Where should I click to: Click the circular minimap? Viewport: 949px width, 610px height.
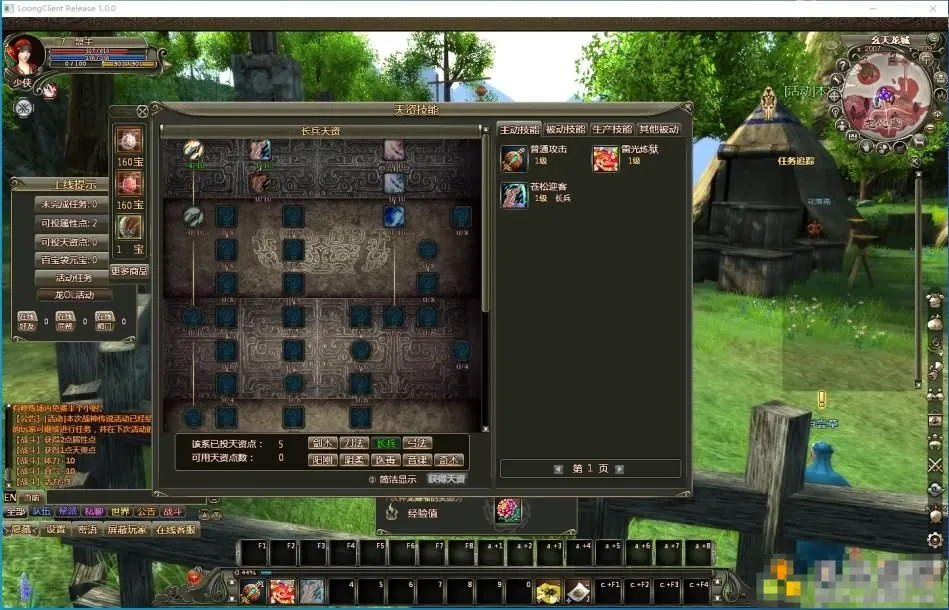click(881, 94)
